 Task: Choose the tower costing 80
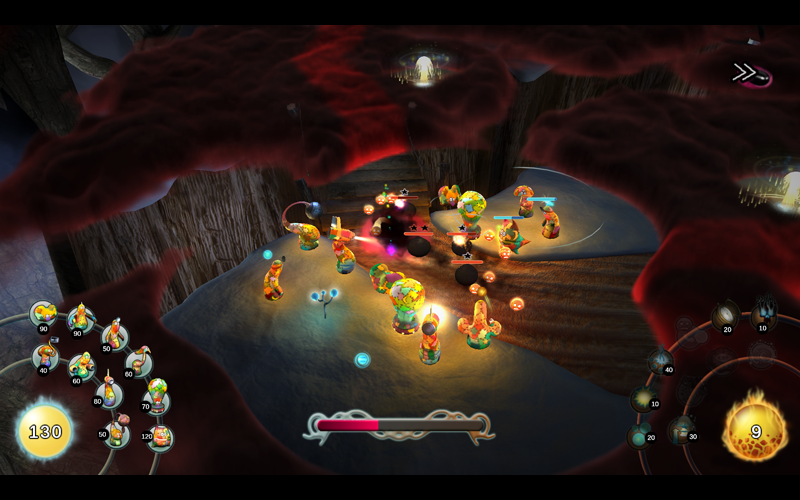[x=108, y=390]
